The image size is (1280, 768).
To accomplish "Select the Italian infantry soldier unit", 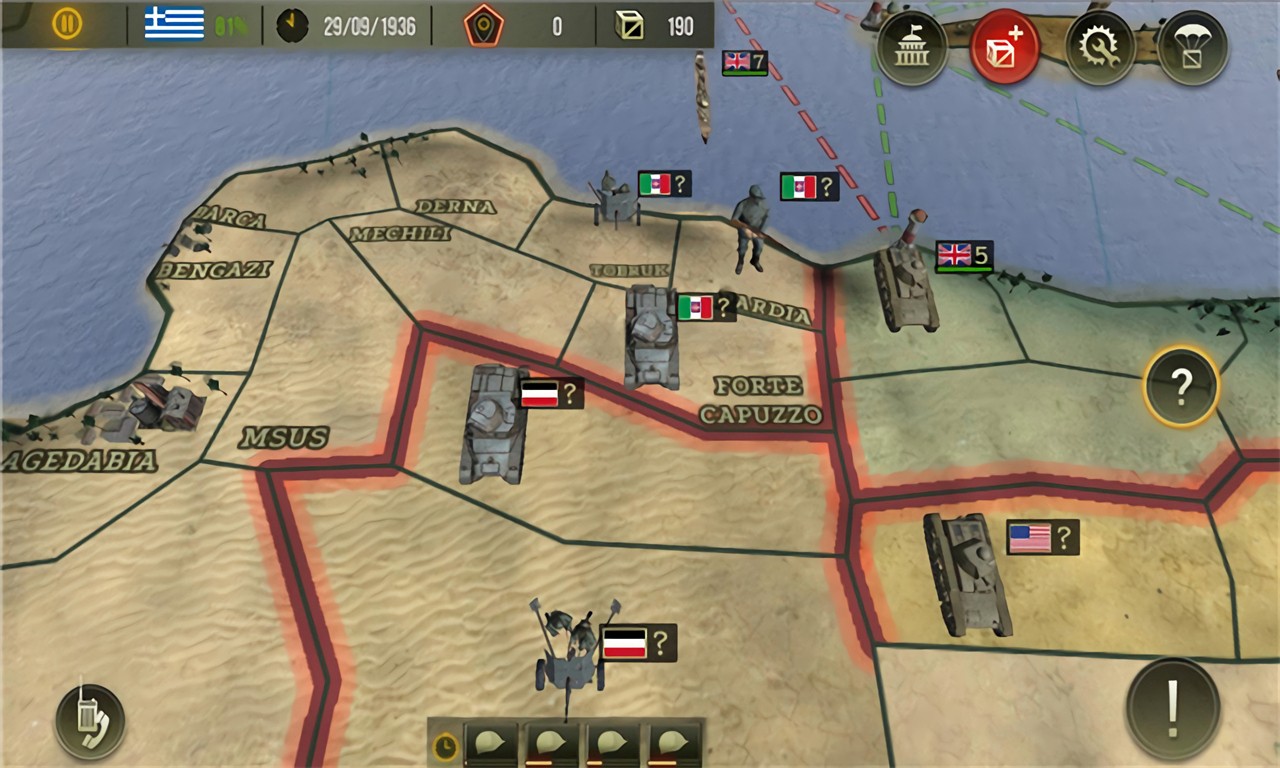I will click(751, 229).
